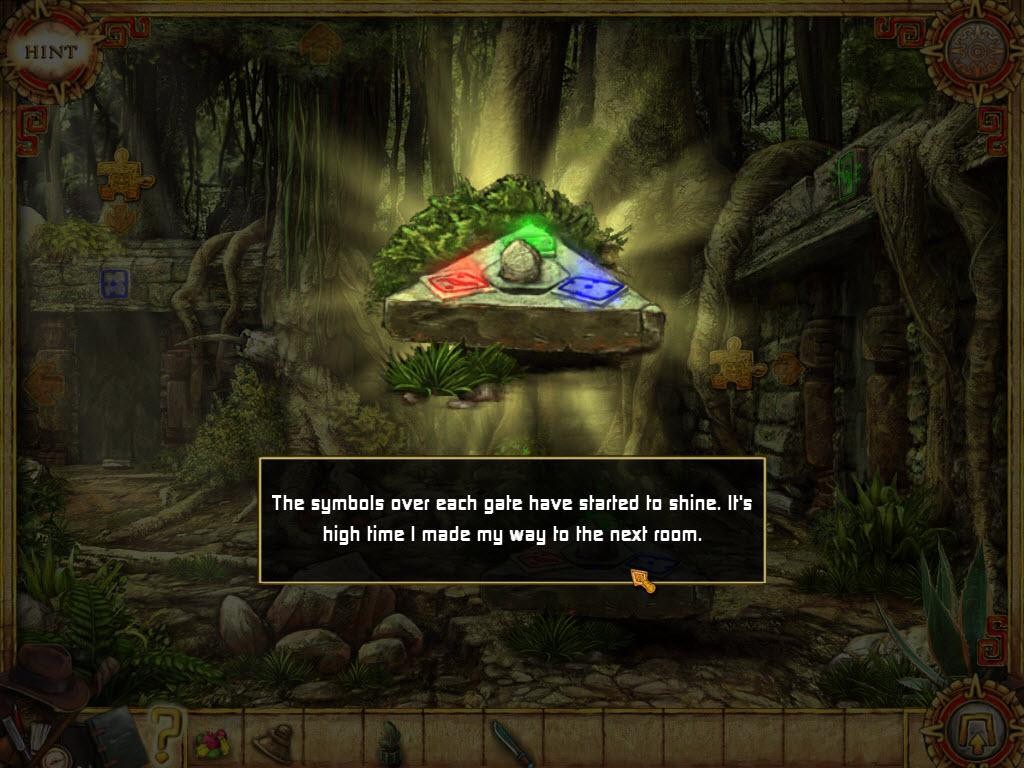Click the puzzle piece icon near left gate
The width and height of the screenshot is (1024, 768).
(125, 174)
